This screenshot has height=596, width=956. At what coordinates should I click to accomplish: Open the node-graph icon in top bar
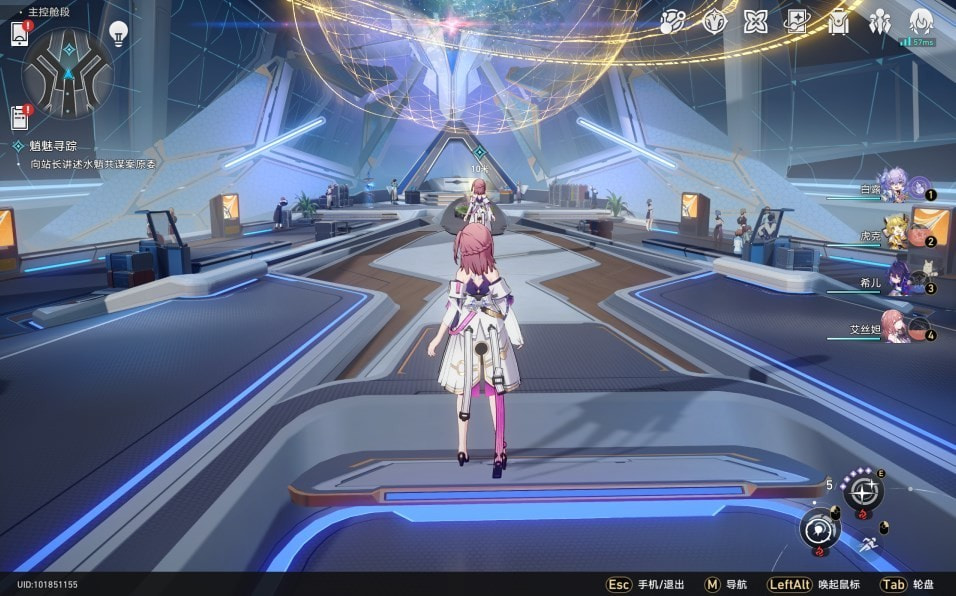pos(673,21)
